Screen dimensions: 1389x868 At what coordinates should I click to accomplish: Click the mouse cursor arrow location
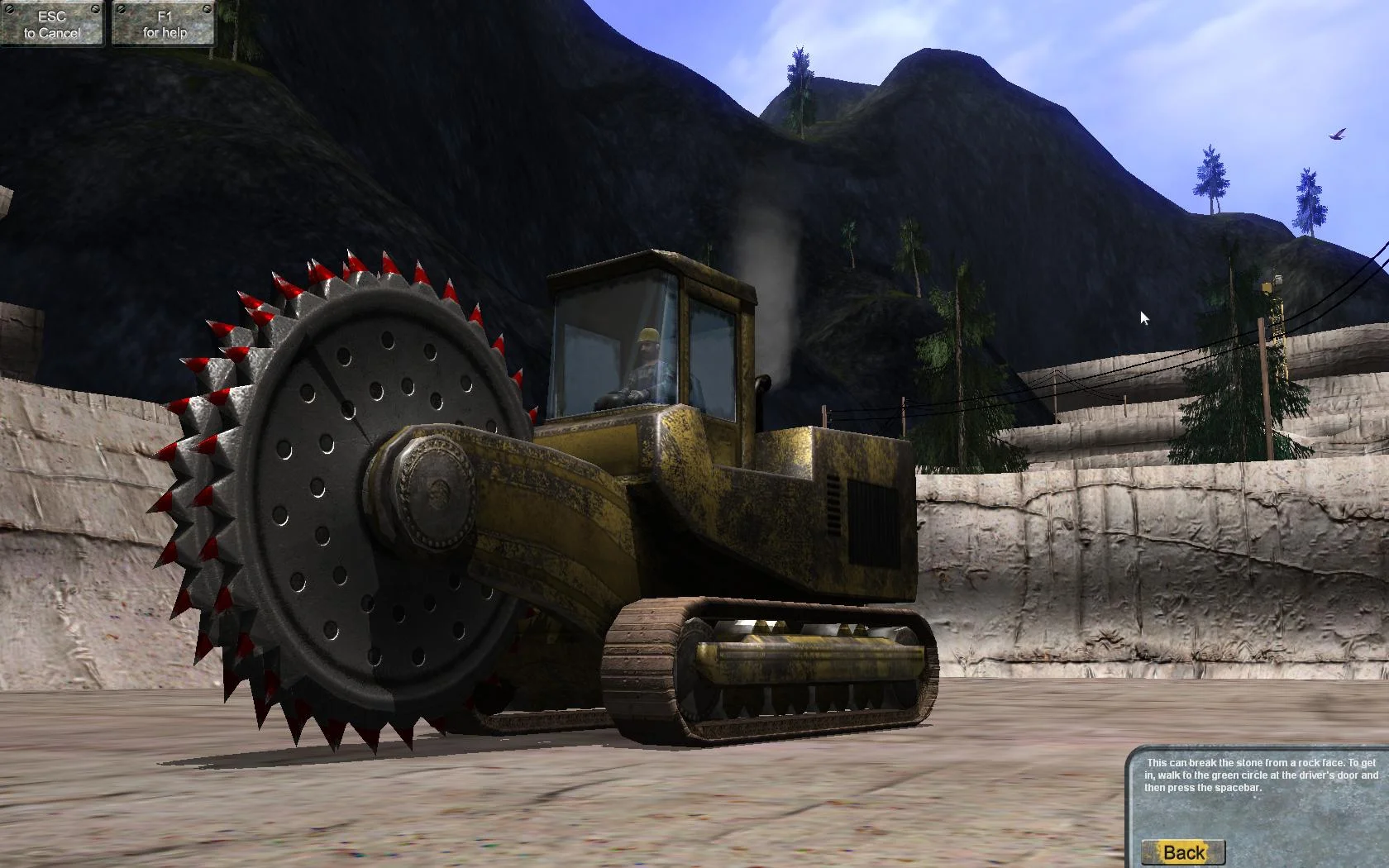point(1143,317)
